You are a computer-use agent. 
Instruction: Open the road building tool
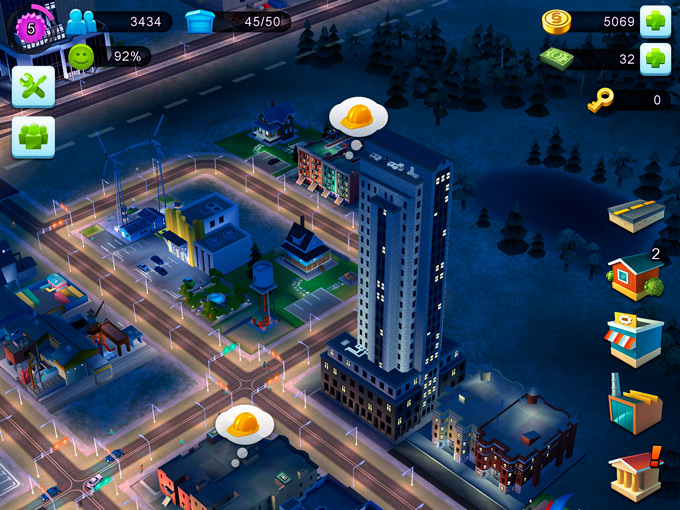click(636, 214)
